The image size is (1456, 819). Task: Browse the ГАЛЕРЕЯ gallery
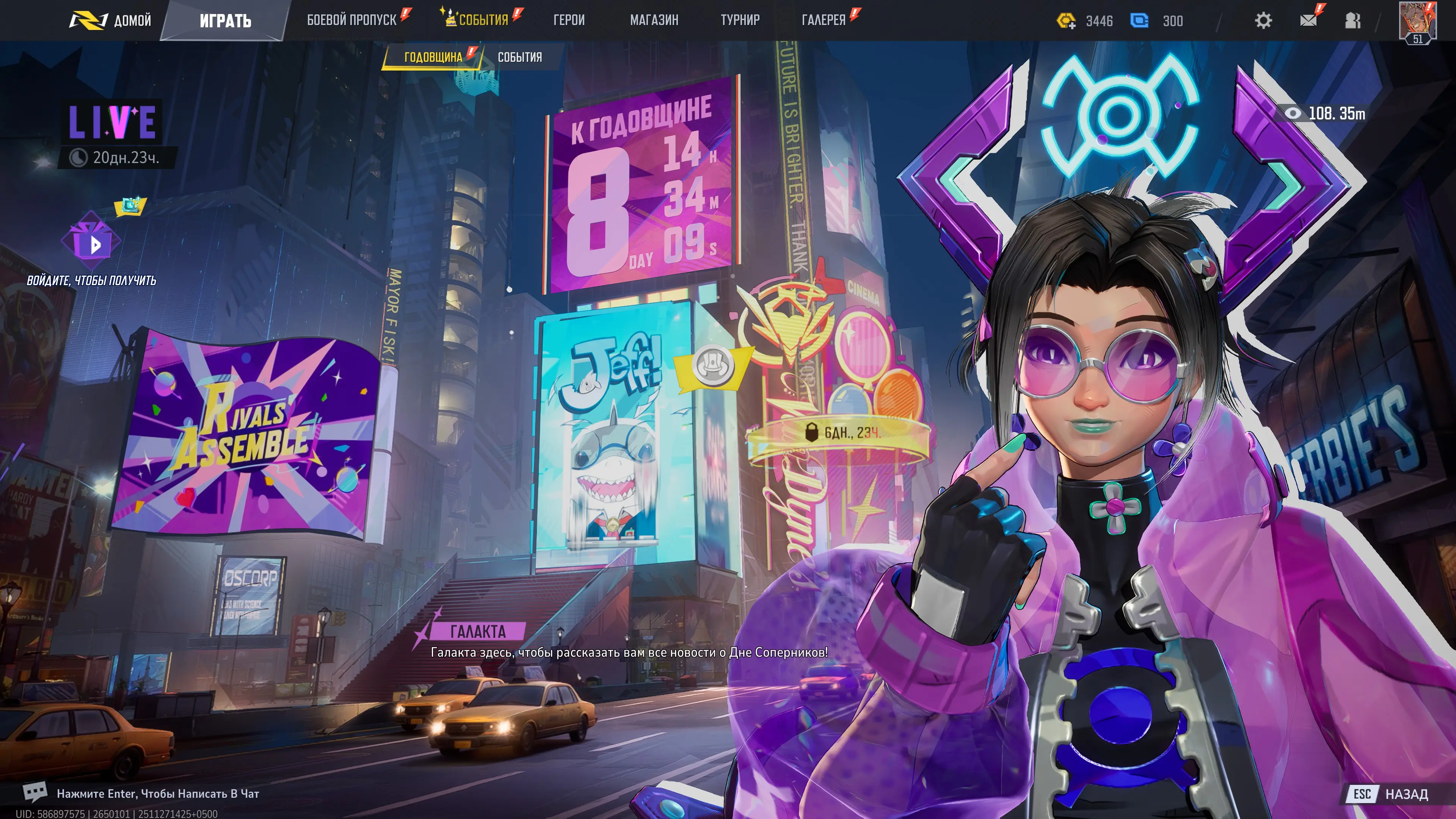point(824,20)
